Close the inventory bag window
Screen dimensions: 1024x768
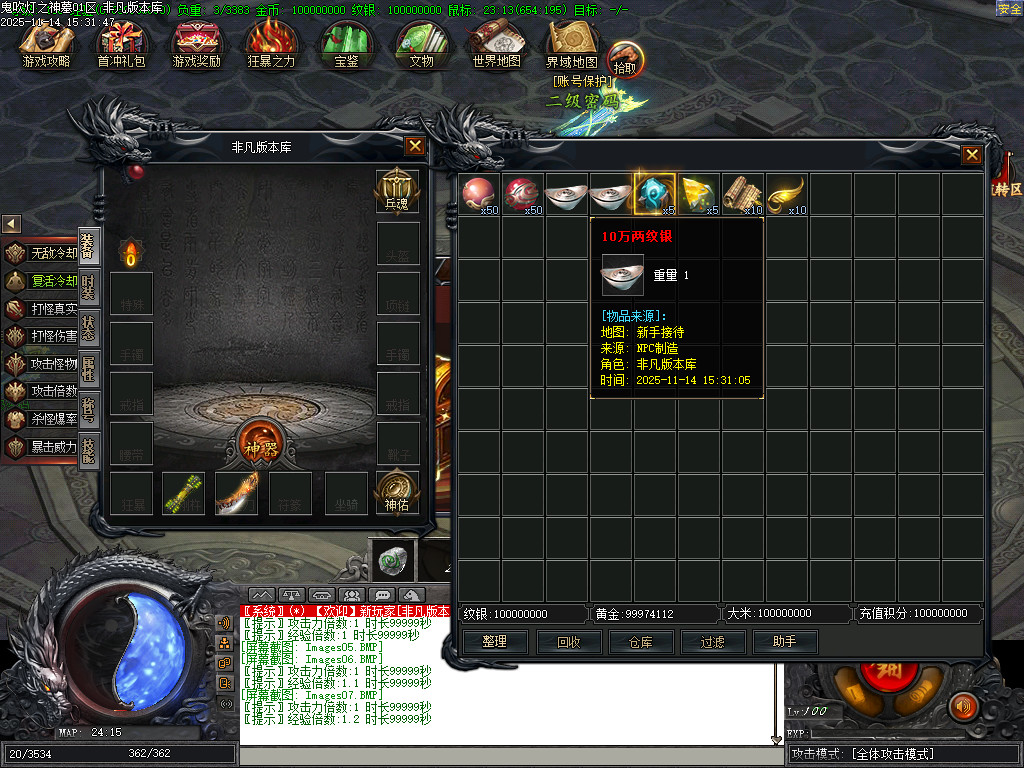pyautogui.click(x=971, y=155)
